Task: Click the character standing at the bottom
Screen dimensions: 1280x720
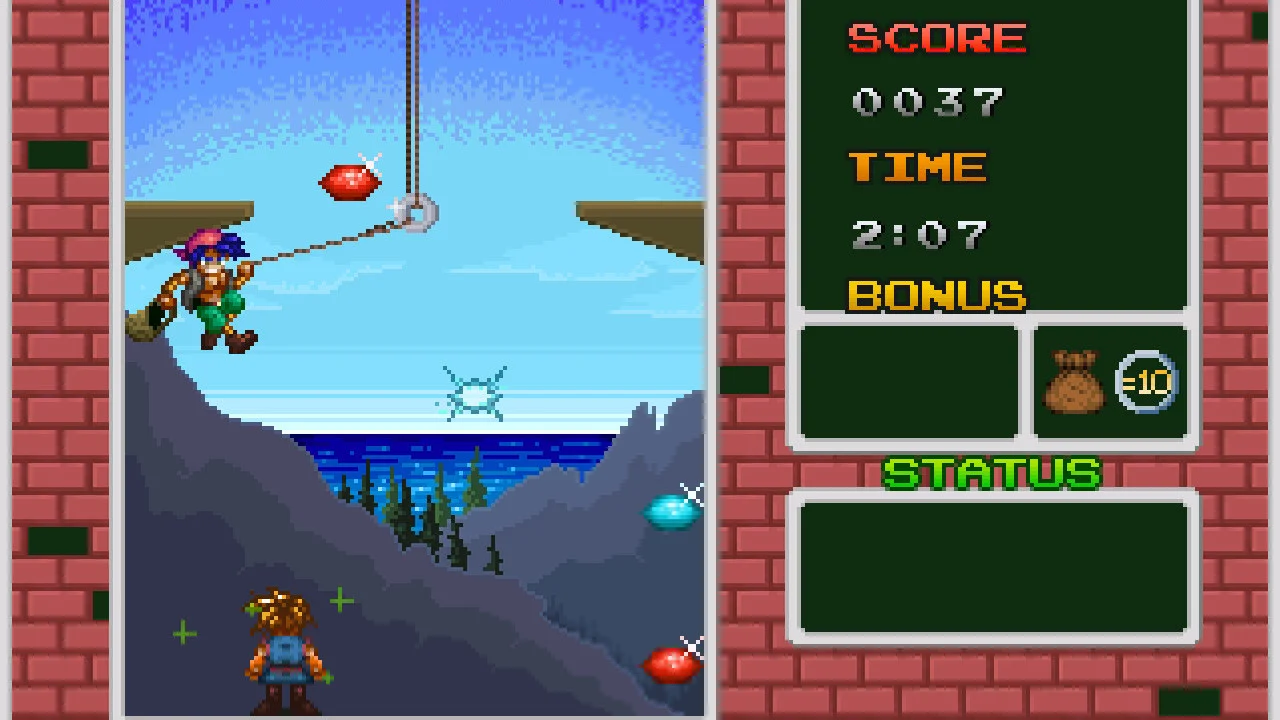Action: (x=282, y=645)
